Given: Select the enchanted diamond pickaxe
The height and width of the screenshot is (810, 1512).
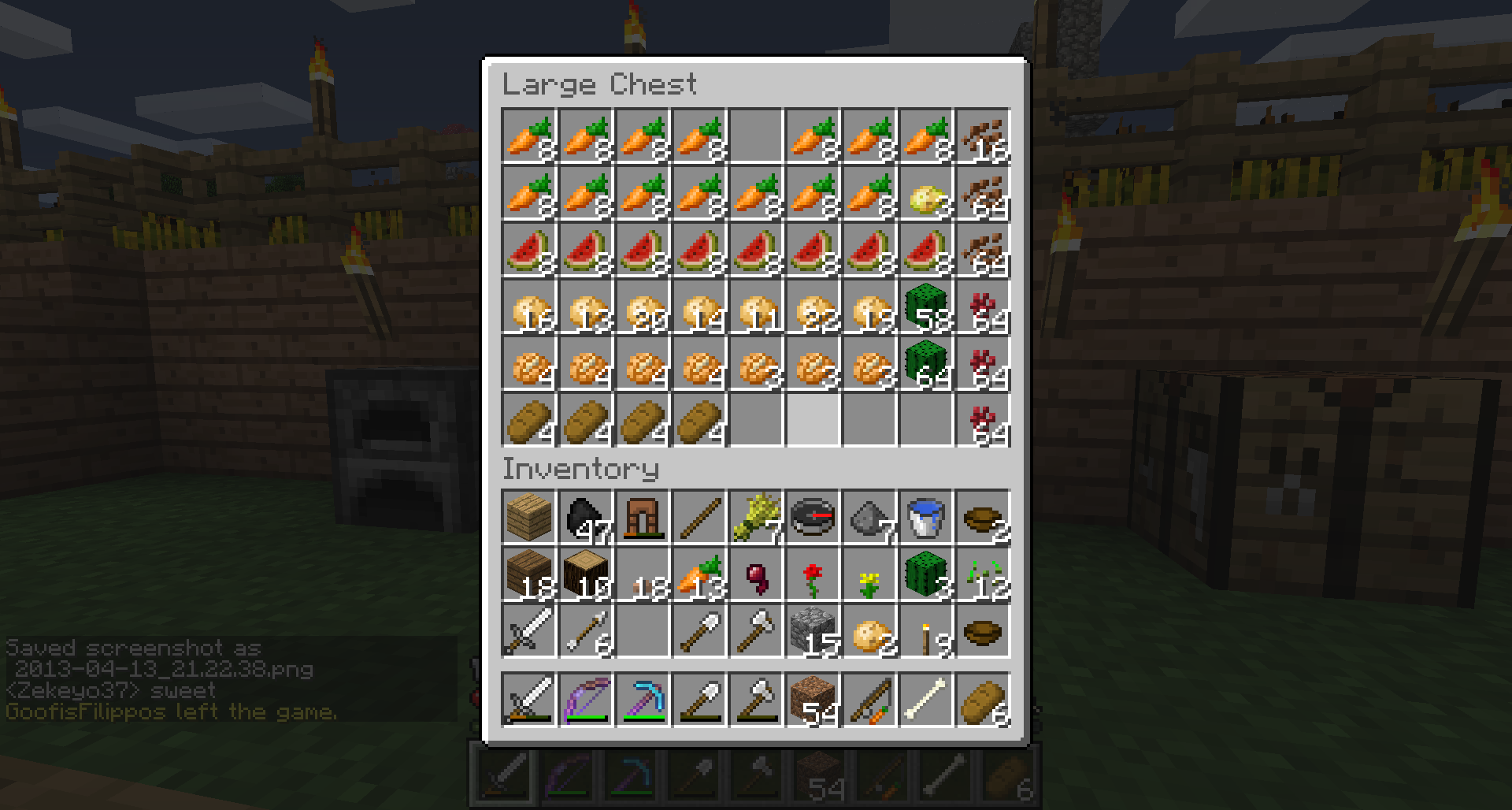Looking at the screenshot, I should tap(643, 700).
